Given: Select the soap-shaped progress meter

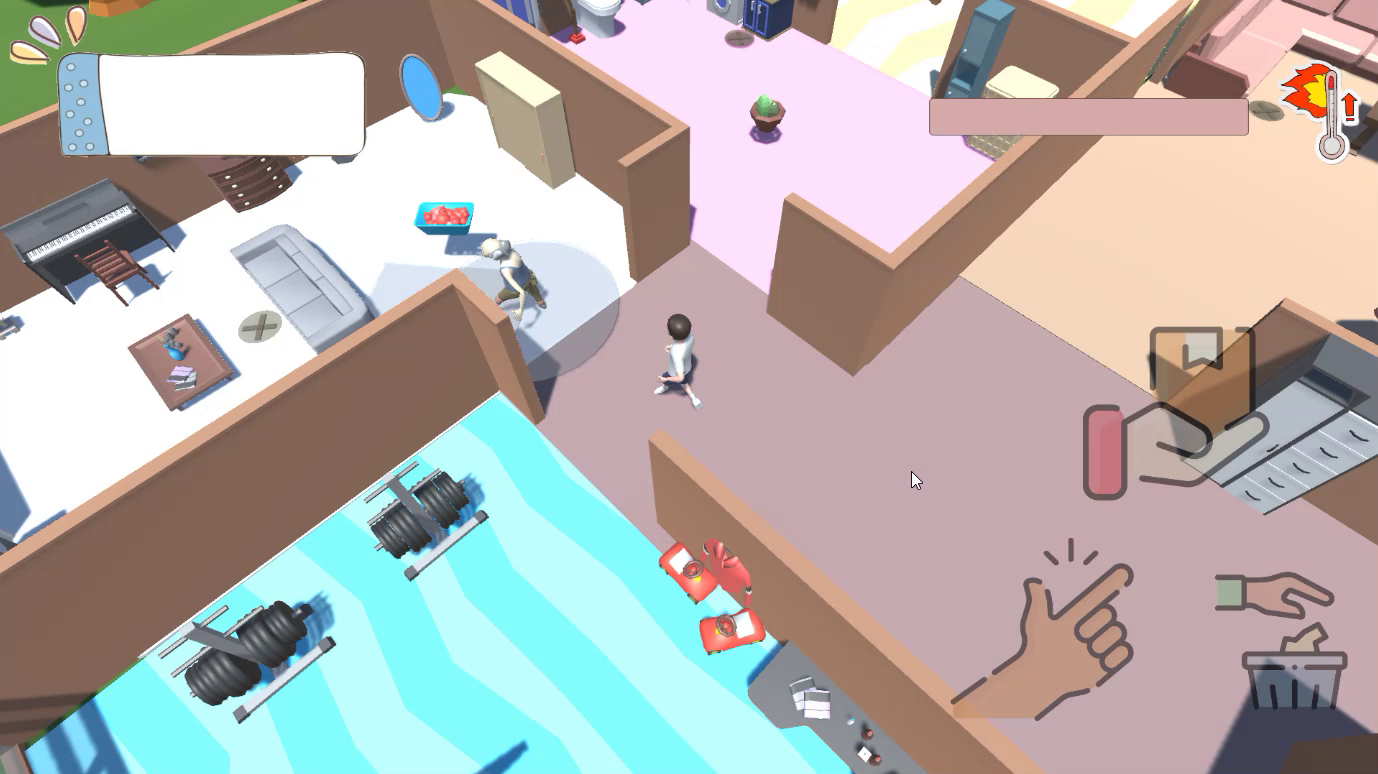Looking at the screenshot, I should click(210, 105).
